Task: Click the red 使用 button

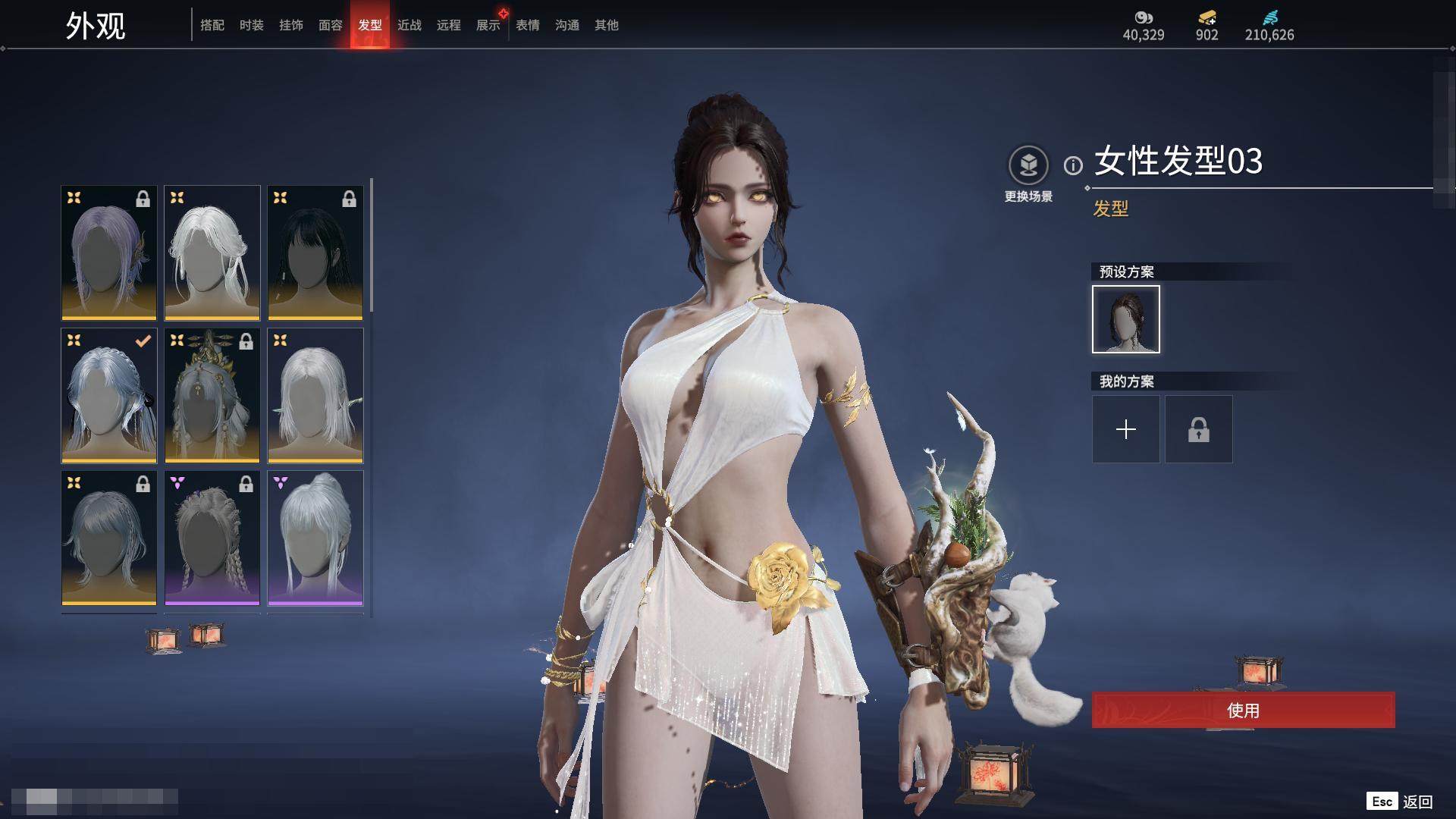Action: [1243, 711]
